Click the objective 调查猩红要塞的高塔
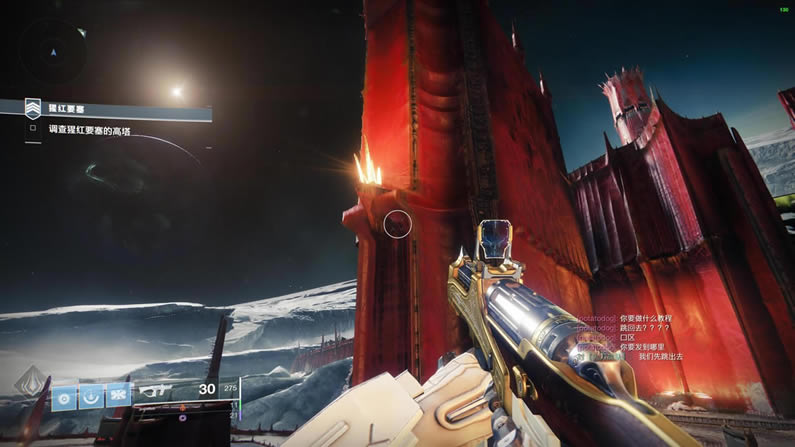This screenshot has height=447, width=795. (x=90, y=130)
